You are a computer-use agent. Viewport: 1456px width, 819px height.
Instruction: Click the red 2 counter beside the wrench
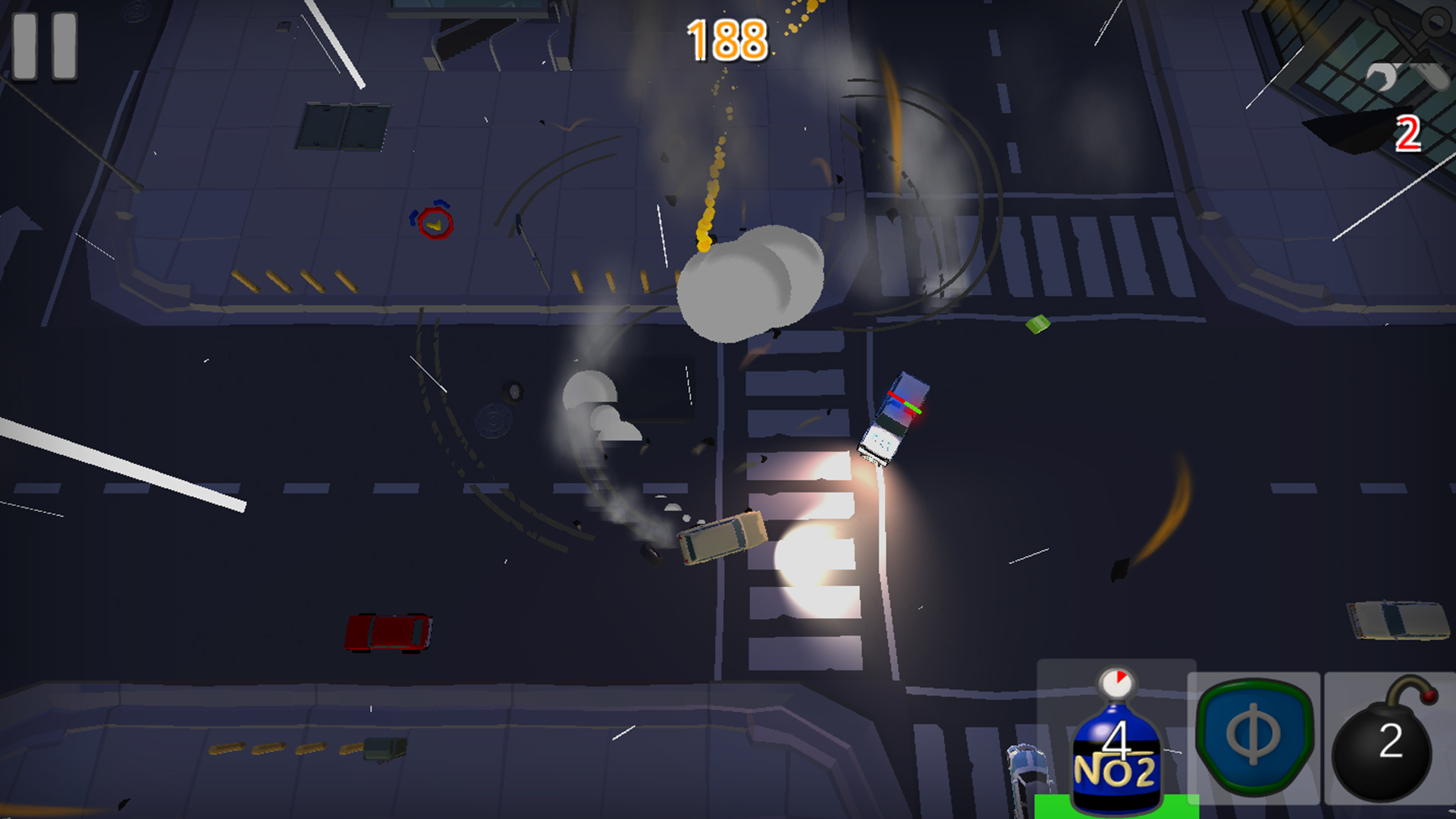(1409, 135)
